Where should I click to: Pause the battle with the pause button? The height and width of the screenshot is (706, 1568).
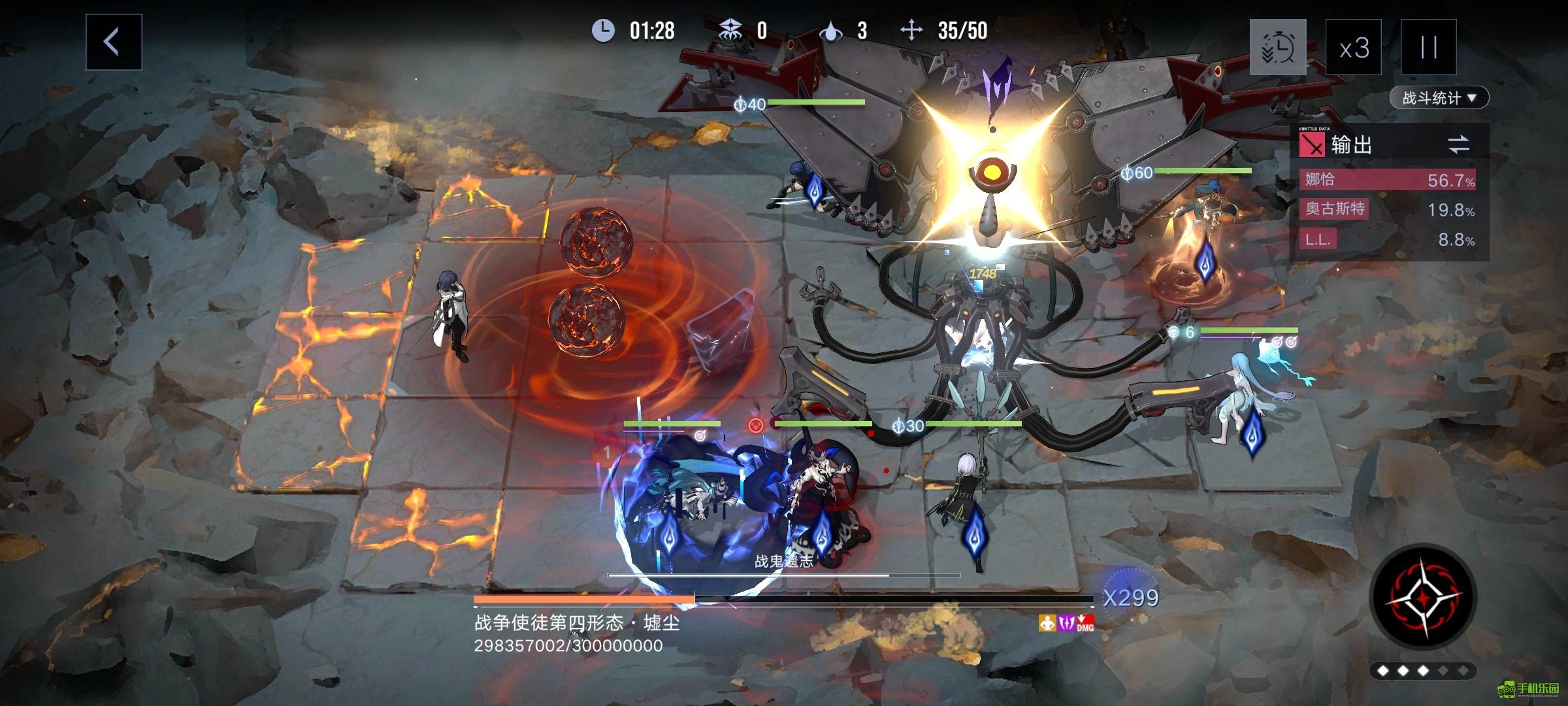coord(1428,47)
